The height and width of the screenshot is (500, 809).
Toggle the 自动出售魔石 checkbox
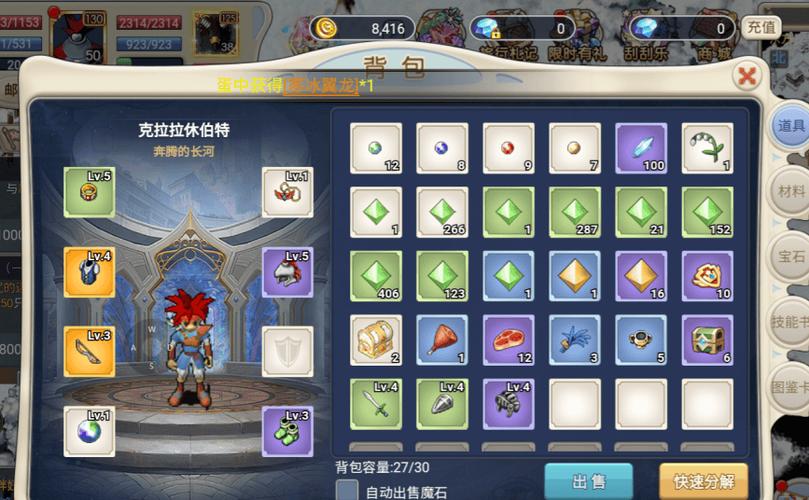pyautogui.click(x=347, y=490)
